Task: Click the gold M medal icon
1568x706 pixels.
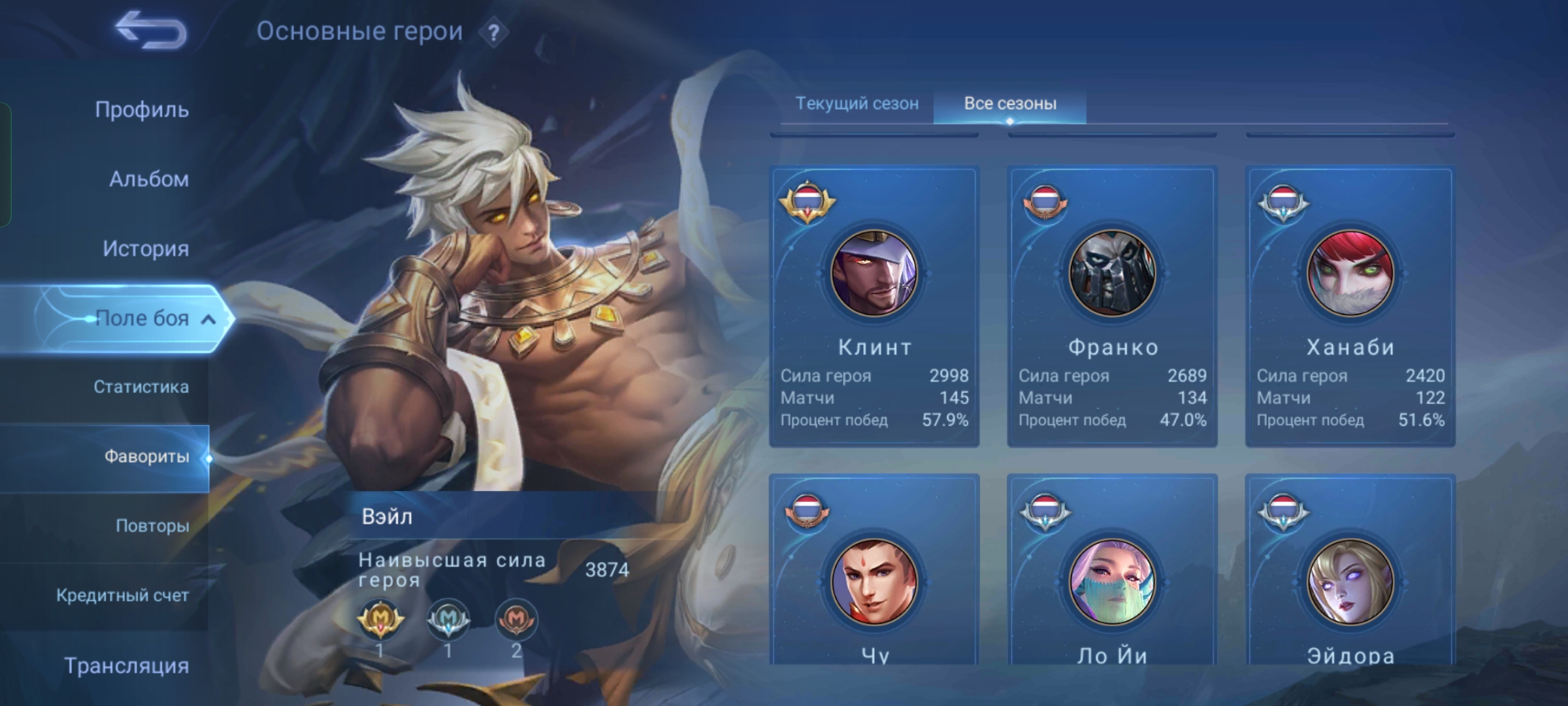Action: coord(380,618)
